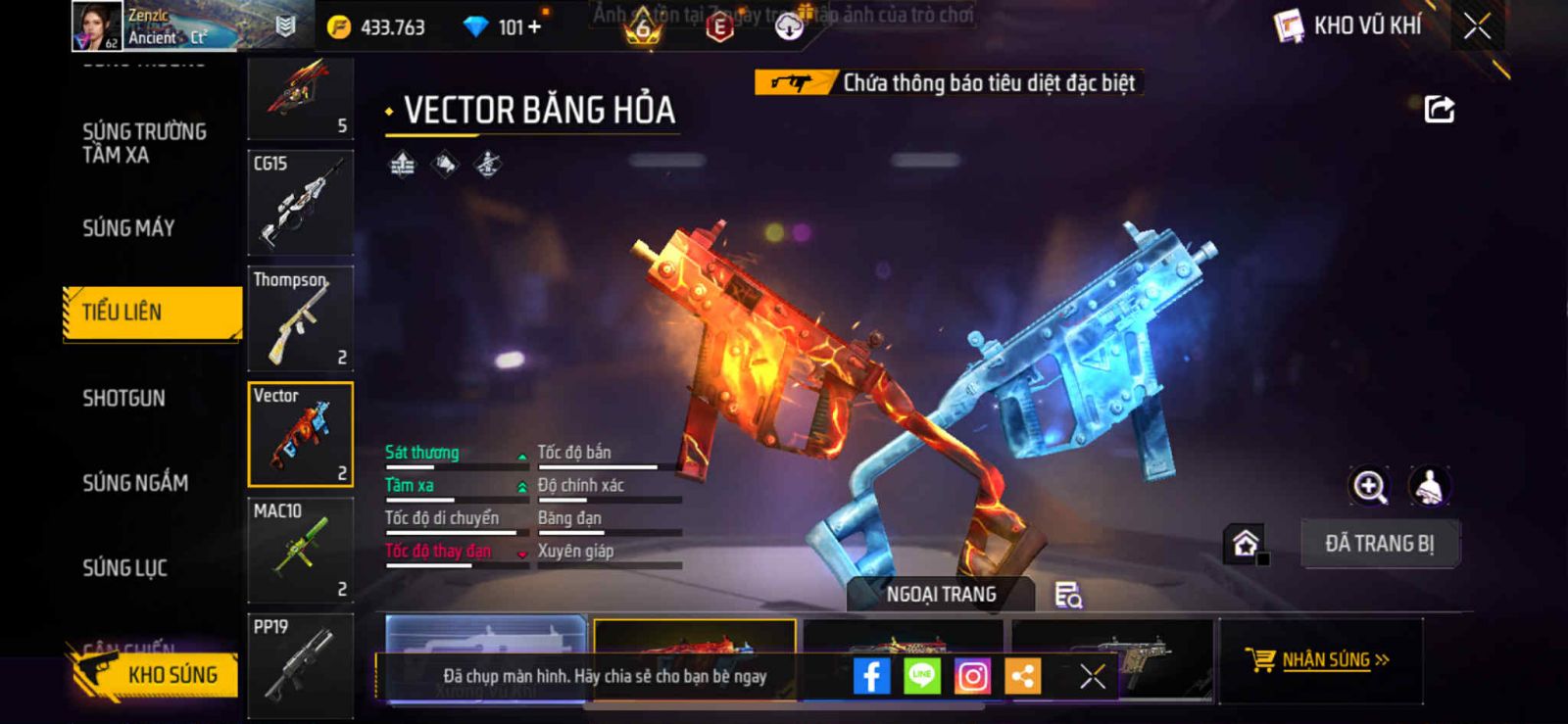This screenshot has height=724, width=1568.
Task: Select the Thompson weapon tile
Action: [x=300, y=317]
